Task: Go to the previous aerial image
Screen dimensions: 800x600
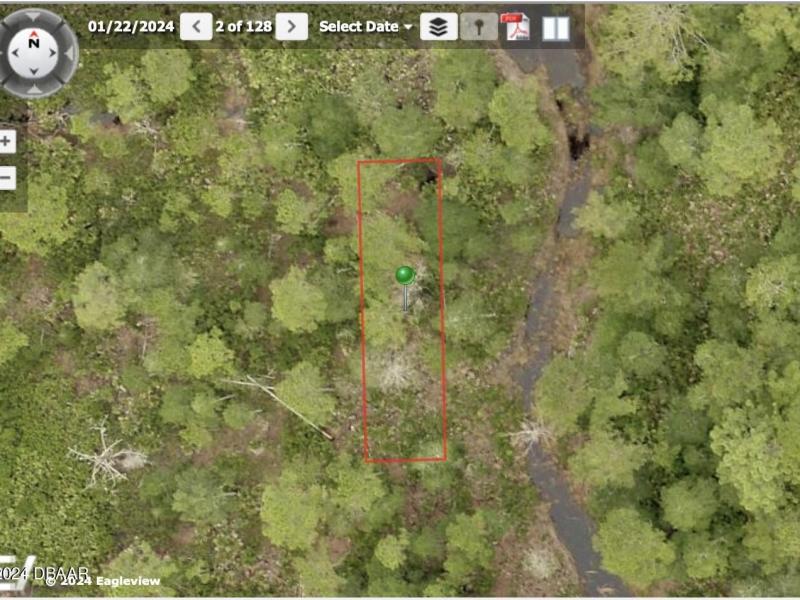Action: point(196,27)
